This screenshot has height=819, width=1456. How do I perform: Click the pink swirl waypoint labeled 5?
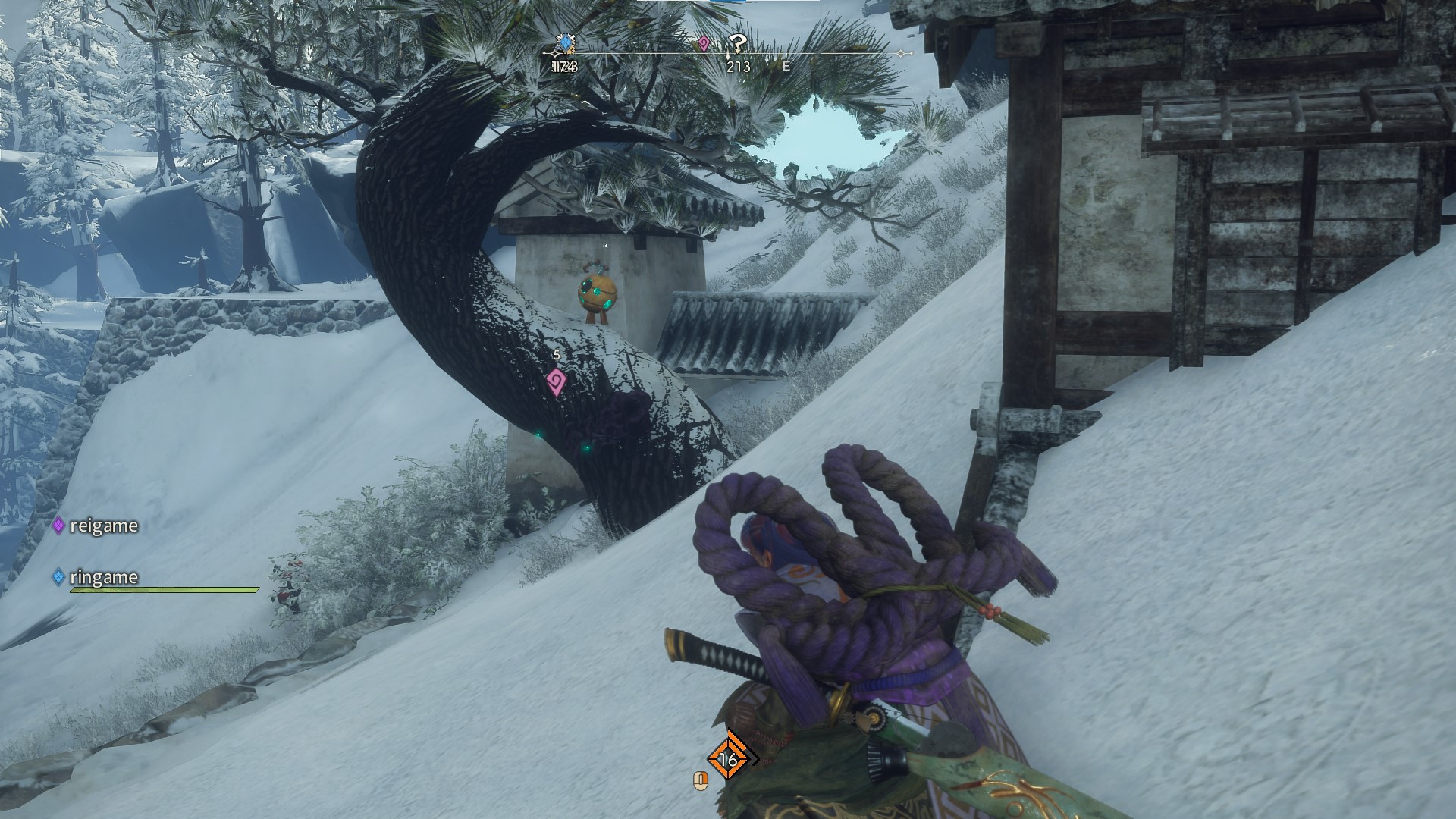(556, 381)
